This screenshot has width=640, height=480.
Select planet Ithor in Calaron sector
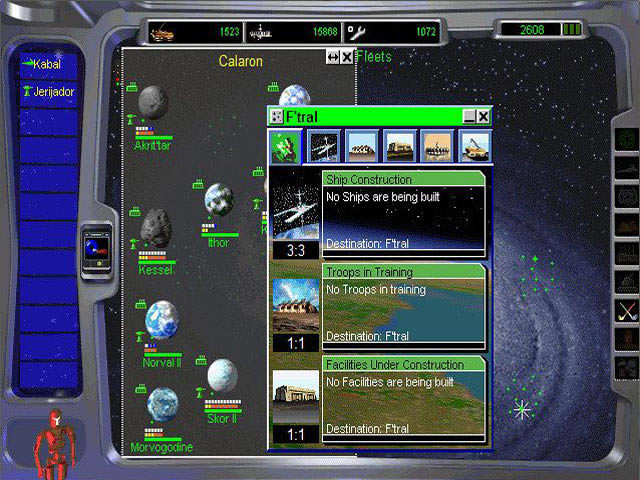point(219,200)
